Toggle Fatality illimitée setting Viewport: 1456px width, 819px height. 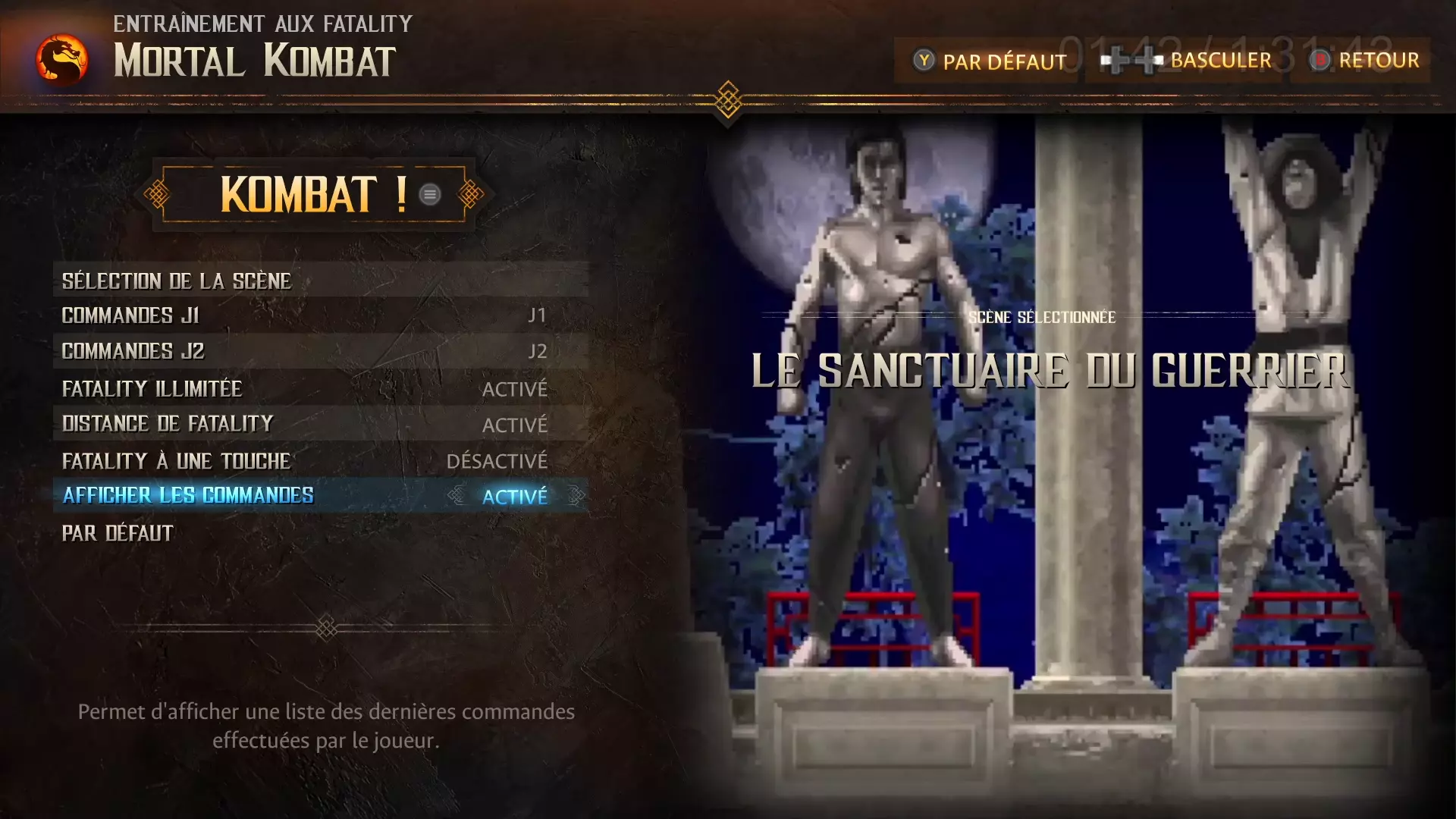click(320, 389)
